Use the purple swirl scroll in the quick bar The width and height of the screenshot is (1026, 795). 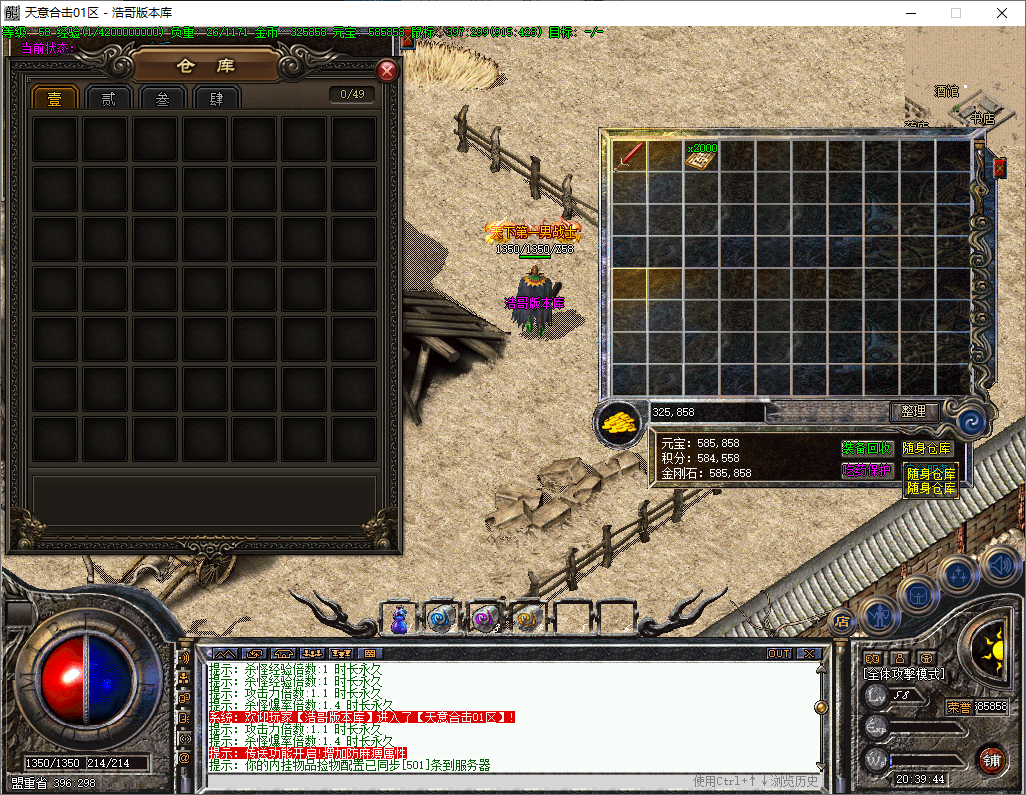coord(485,620)
